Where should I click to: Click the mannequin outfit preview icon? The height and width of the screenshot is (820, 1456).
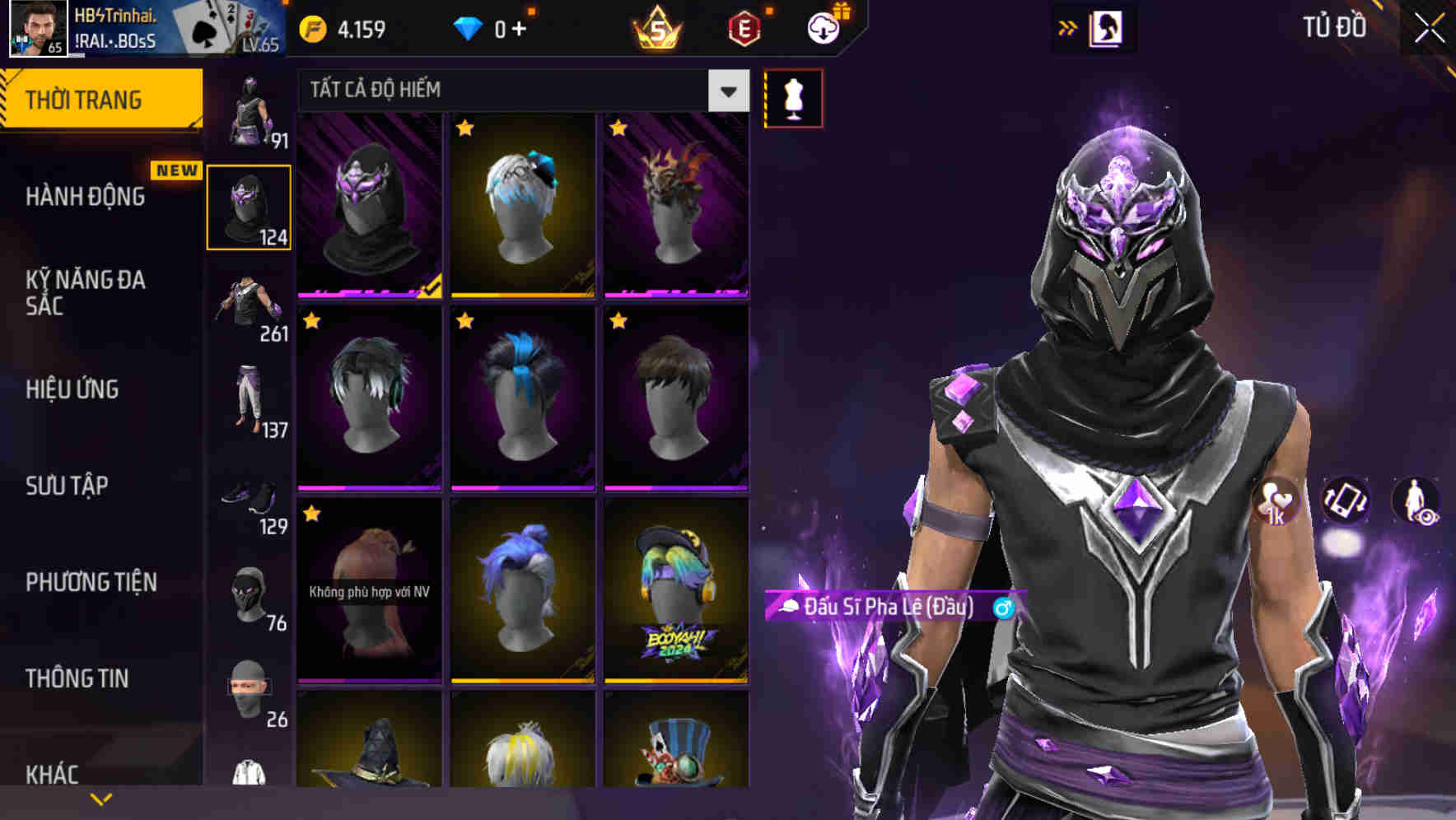click(x=795, y=97)
